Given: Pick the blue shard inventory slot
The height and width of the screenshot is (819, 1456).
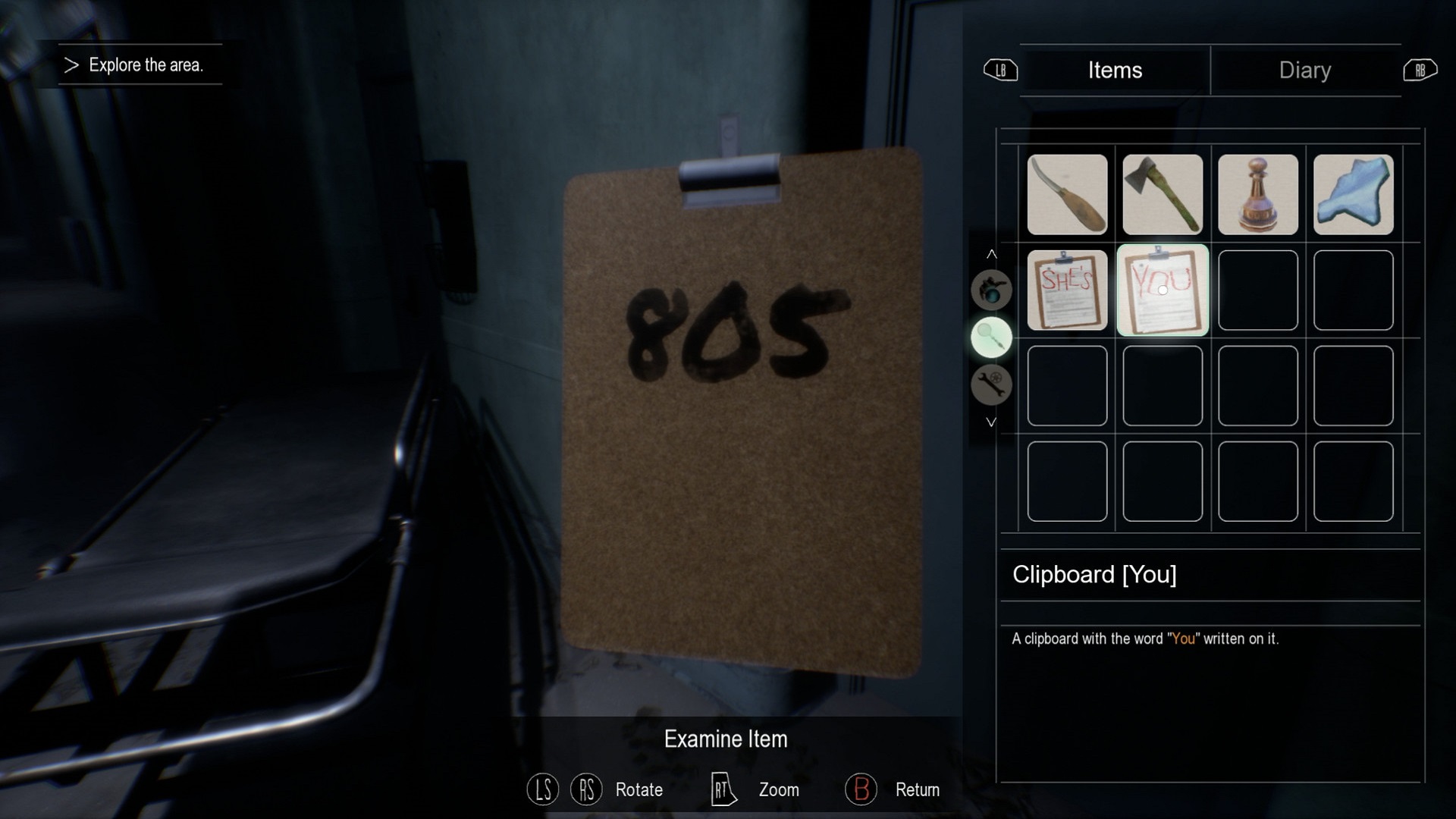Looking at the screenshot, I should click(x=1354, y=195).
